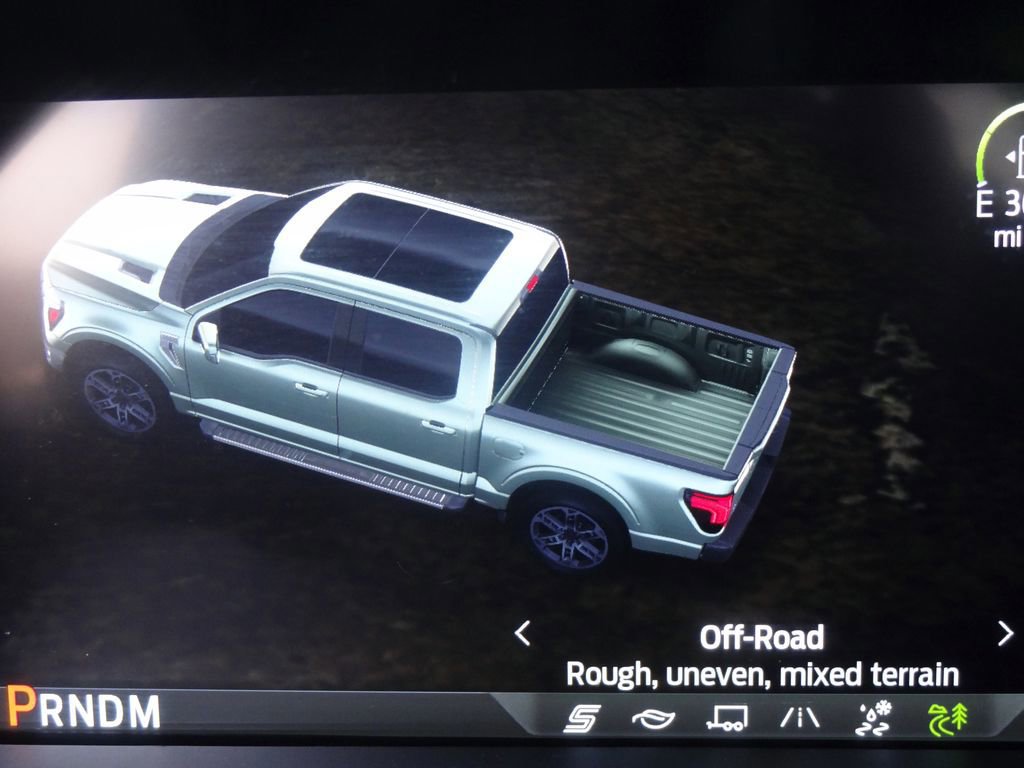Choose the Eco leaf mode icon
1024x768 pixels.
tap(653, 718)
